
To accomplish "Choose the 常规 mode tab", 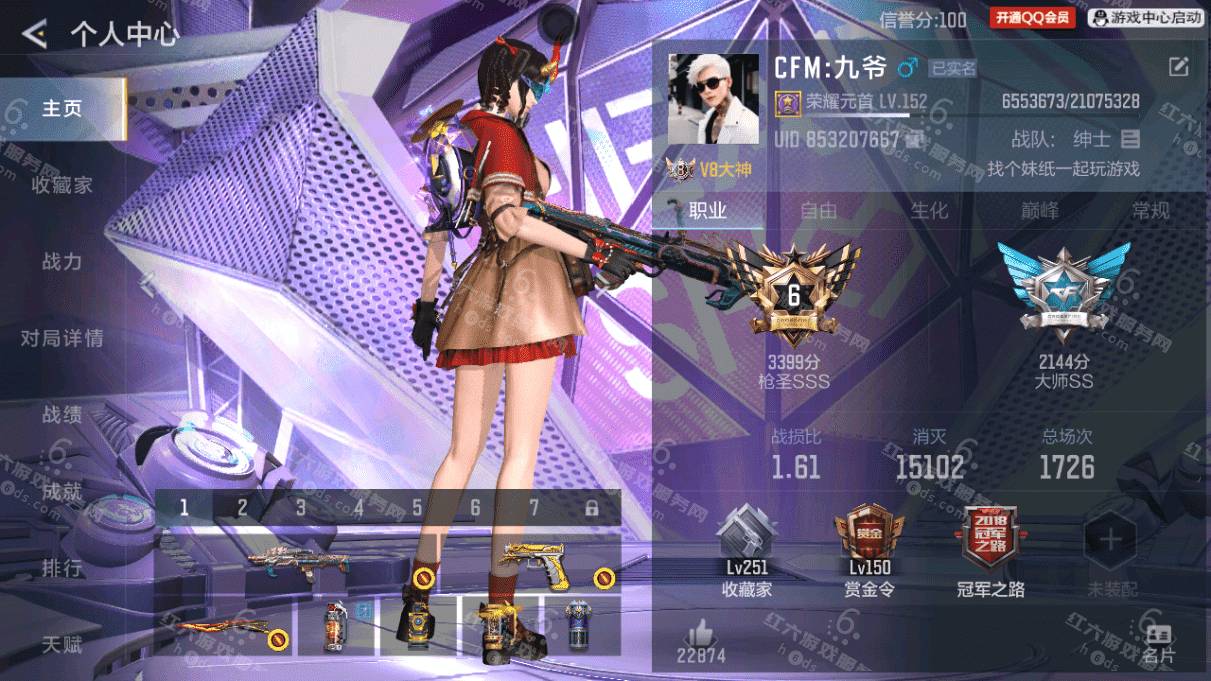I will point(1150,211).
